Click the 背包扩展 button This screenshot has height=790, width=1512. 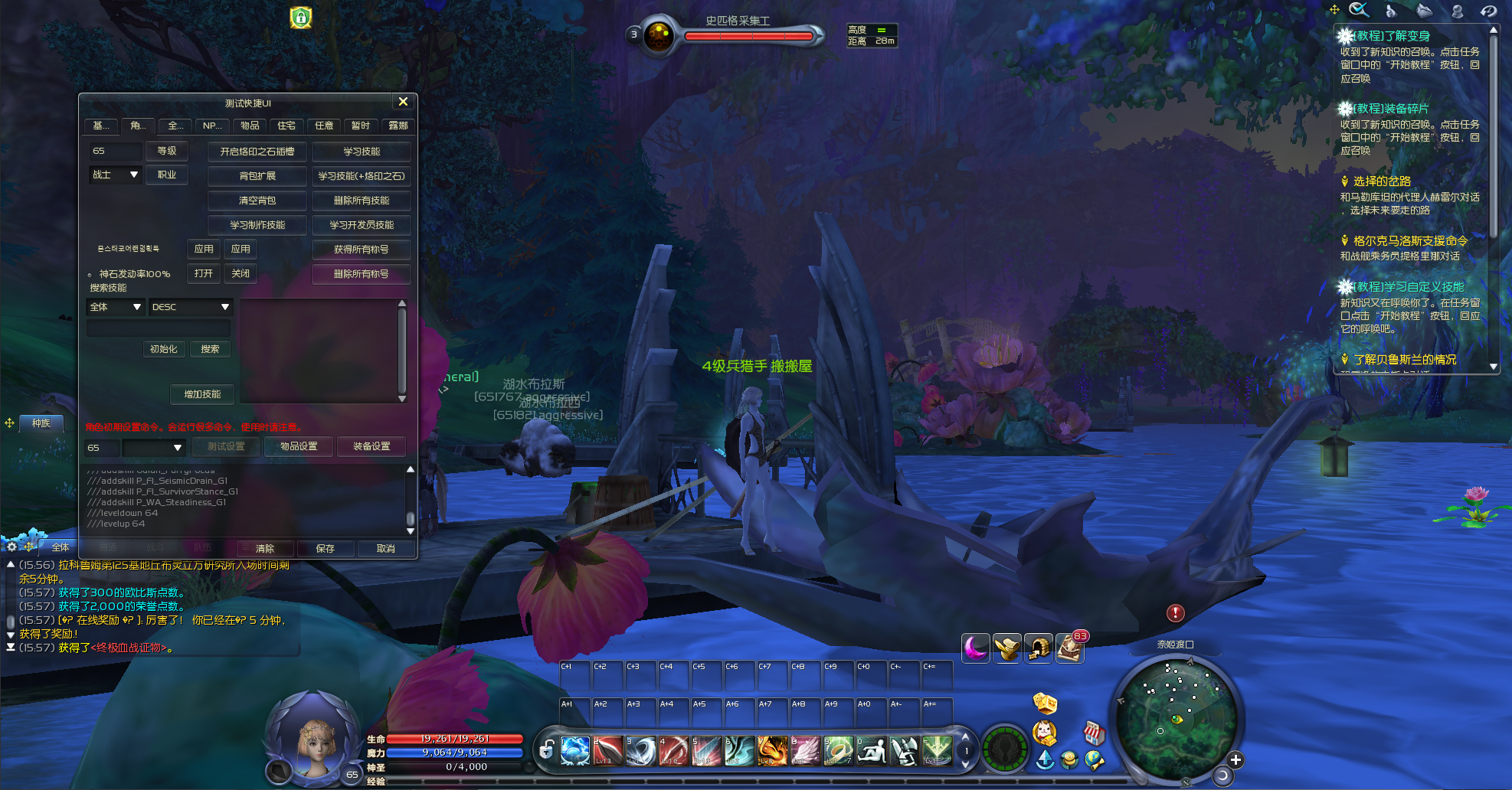(x=257, y=176)
